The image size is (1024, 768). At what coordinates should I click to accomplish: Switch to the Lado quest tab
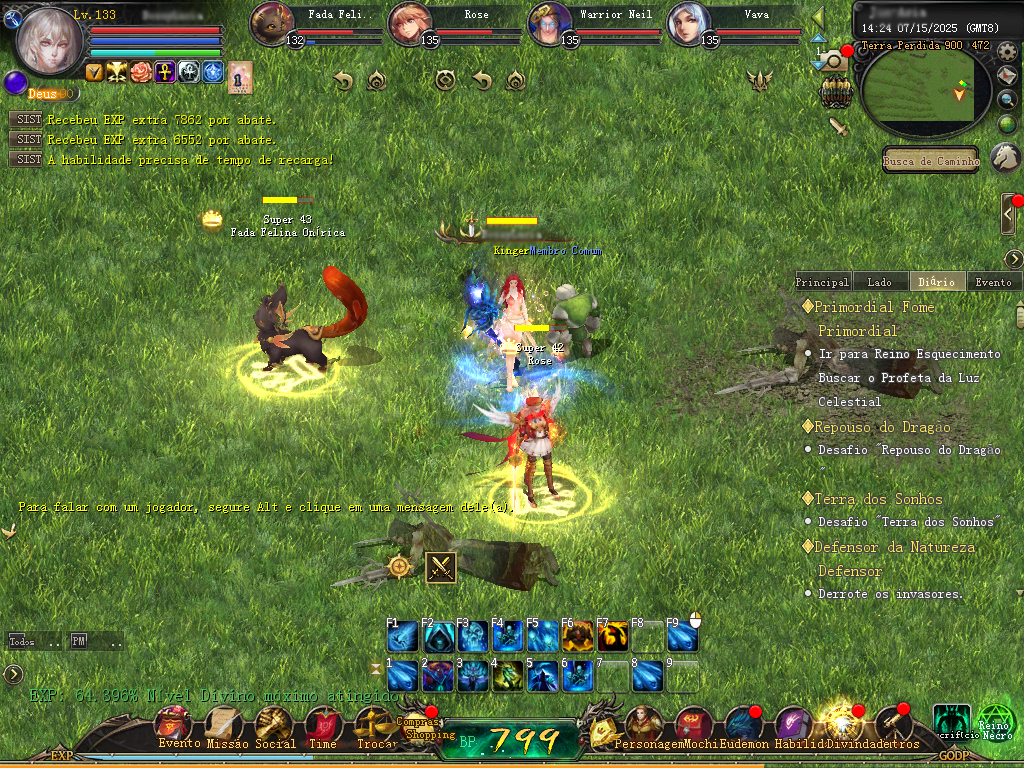(x=880, y=282)
